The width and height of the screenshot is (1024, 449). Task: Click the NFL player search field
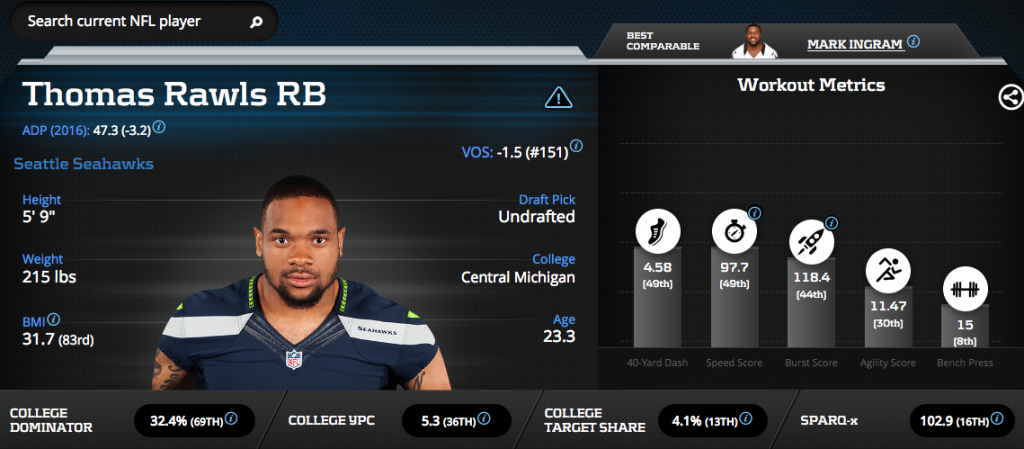(x=130, y=21)
